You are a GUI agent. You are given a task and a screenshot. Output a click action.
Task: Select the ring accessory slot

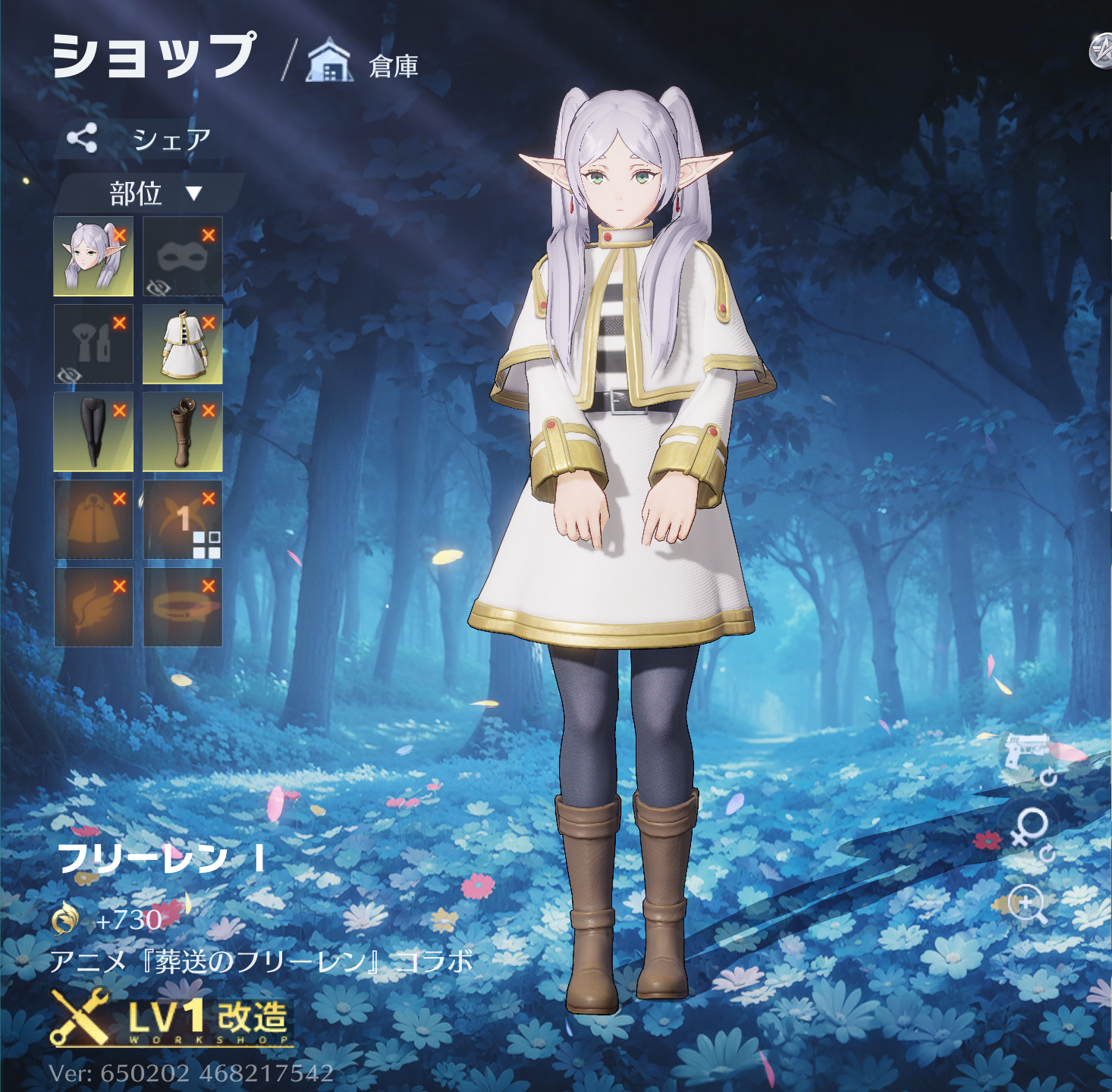(x=182, y=607)
